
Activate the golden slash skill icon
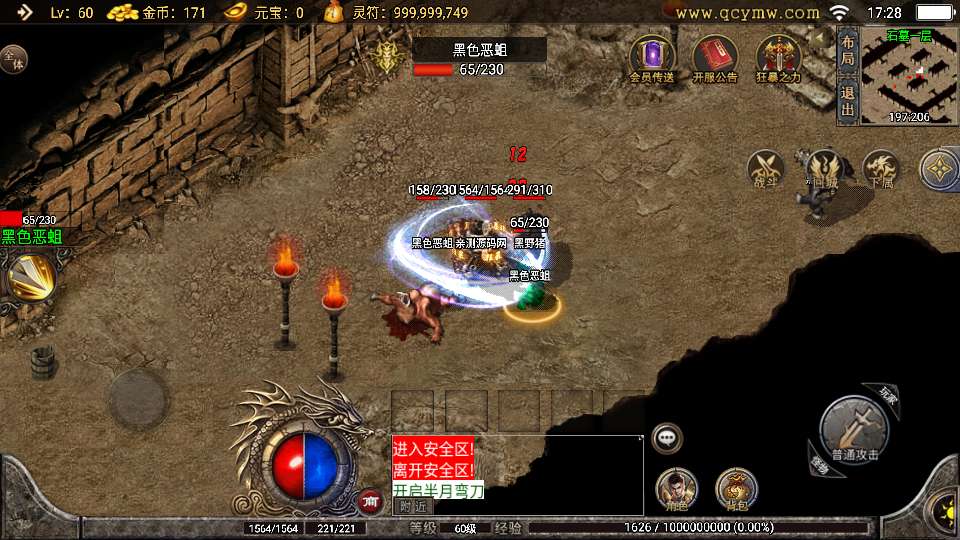point(30,276)
